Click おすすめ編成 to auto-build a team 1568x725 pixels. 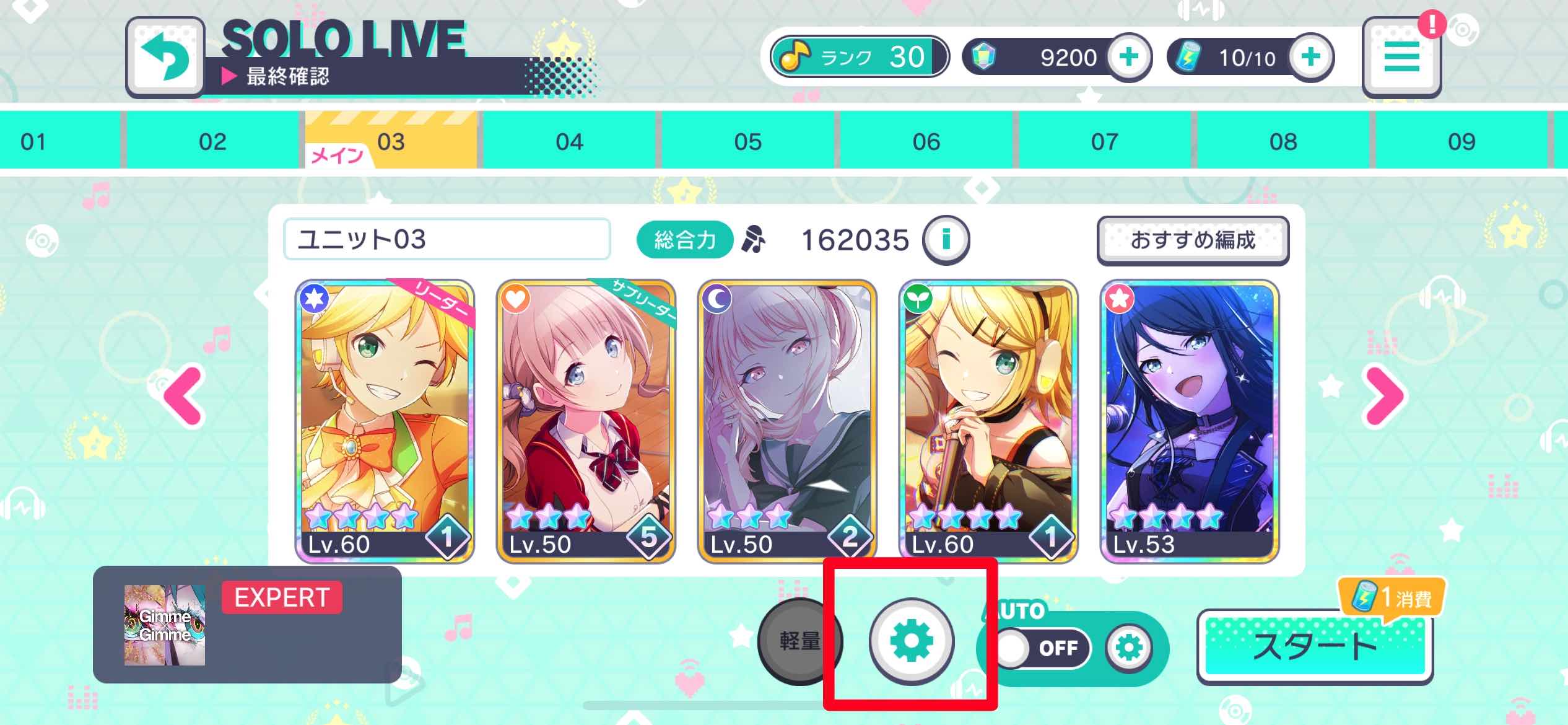(1192, 241)
